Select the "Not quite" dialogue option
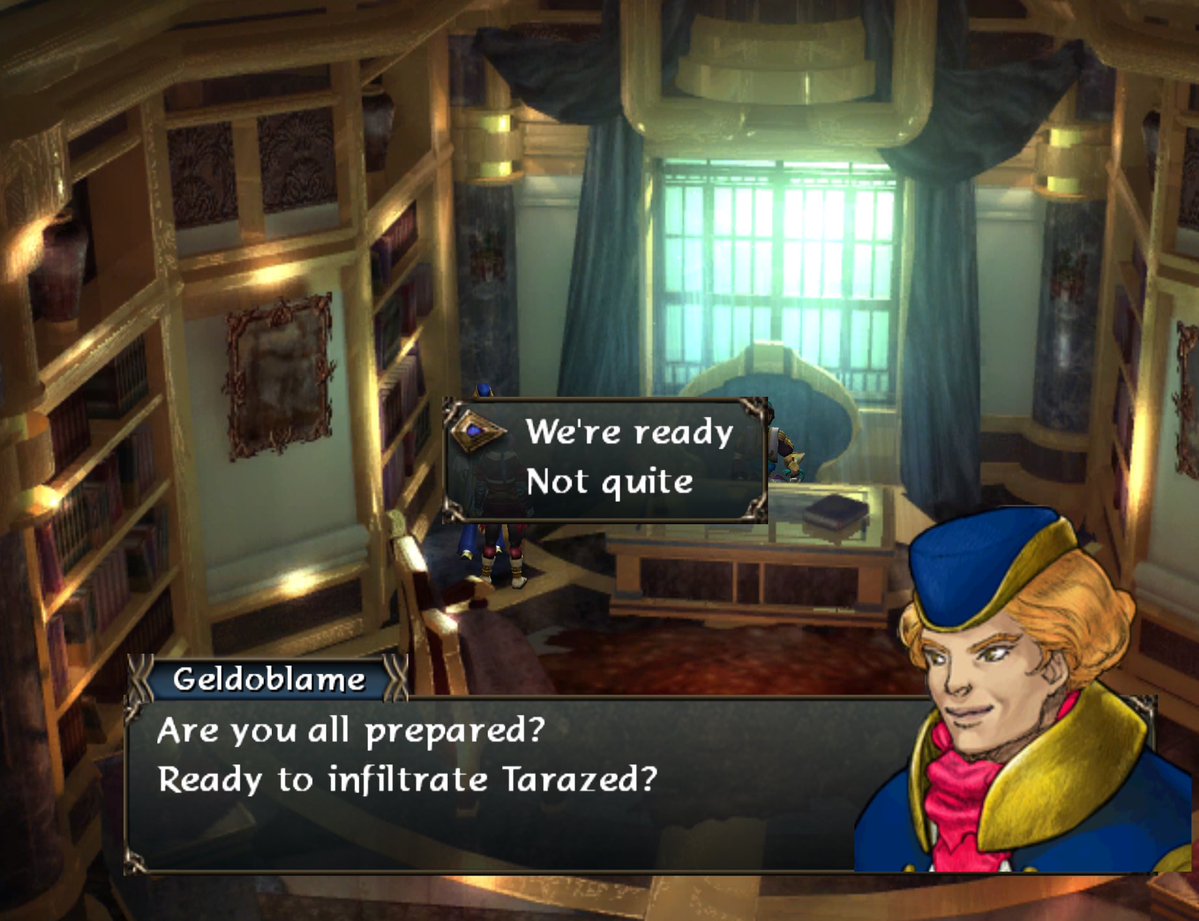The image size is (1199, 921). pyautogui.click(x=609, y=483)
